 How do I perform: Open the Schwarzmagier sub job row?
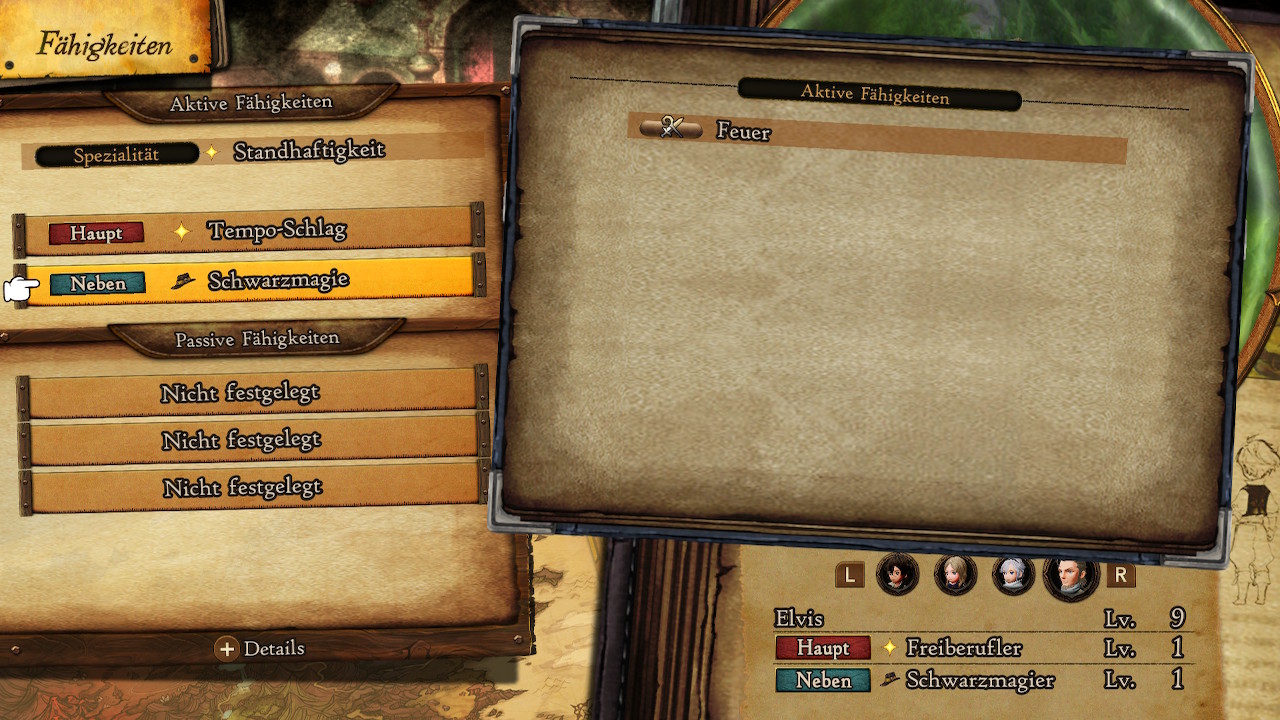click(x=978, y=681)
